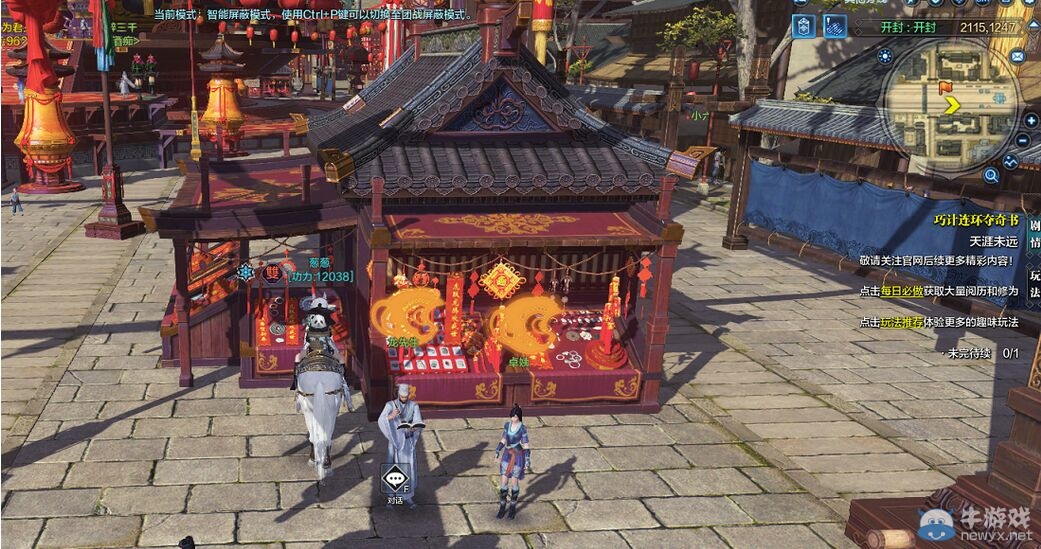
Task: Click the minimap zoom-in plus button
Action: click(1030, 121)
